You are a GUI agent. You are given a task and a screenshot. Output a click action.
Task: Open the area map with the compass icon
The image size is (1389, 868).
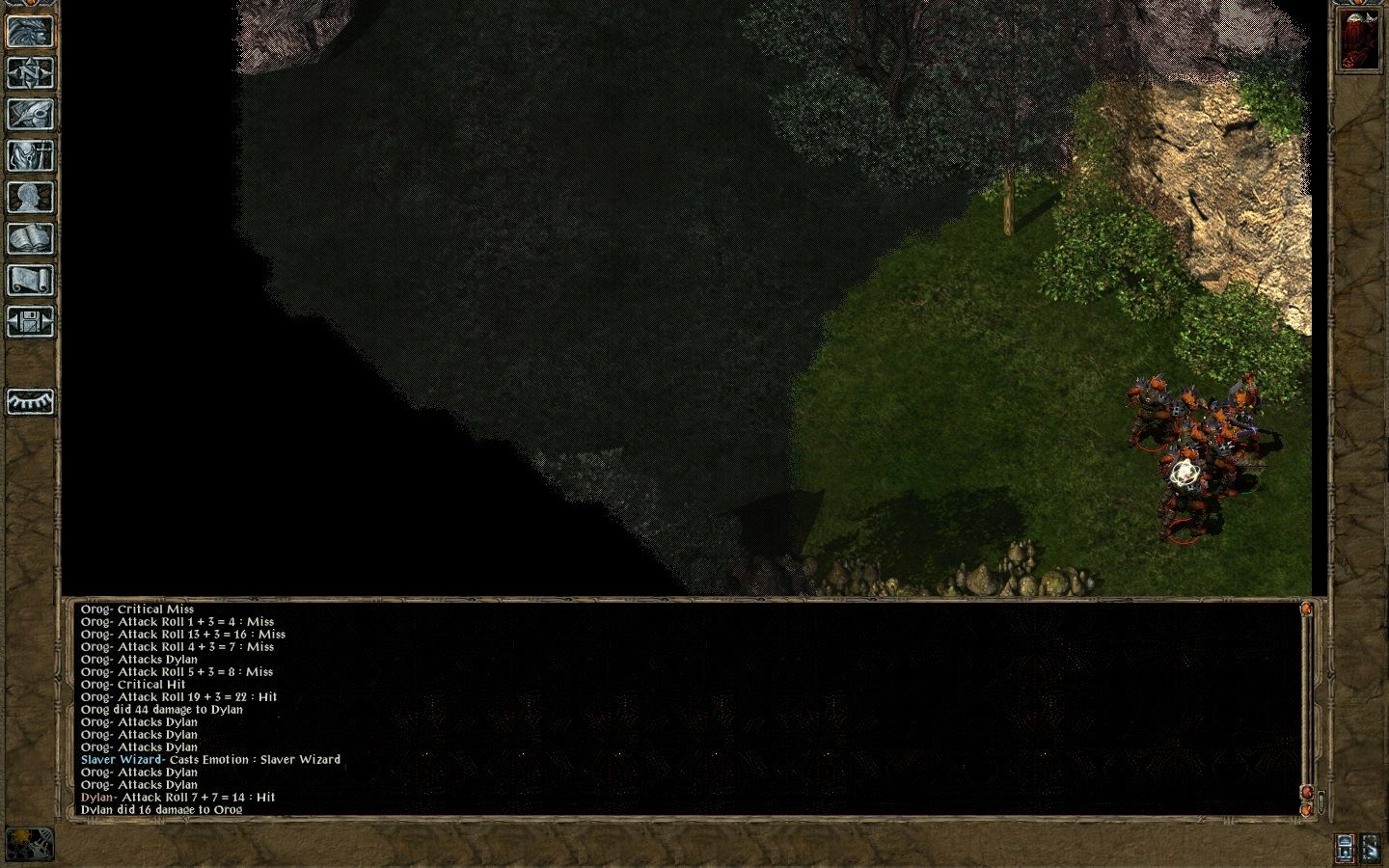30,72
